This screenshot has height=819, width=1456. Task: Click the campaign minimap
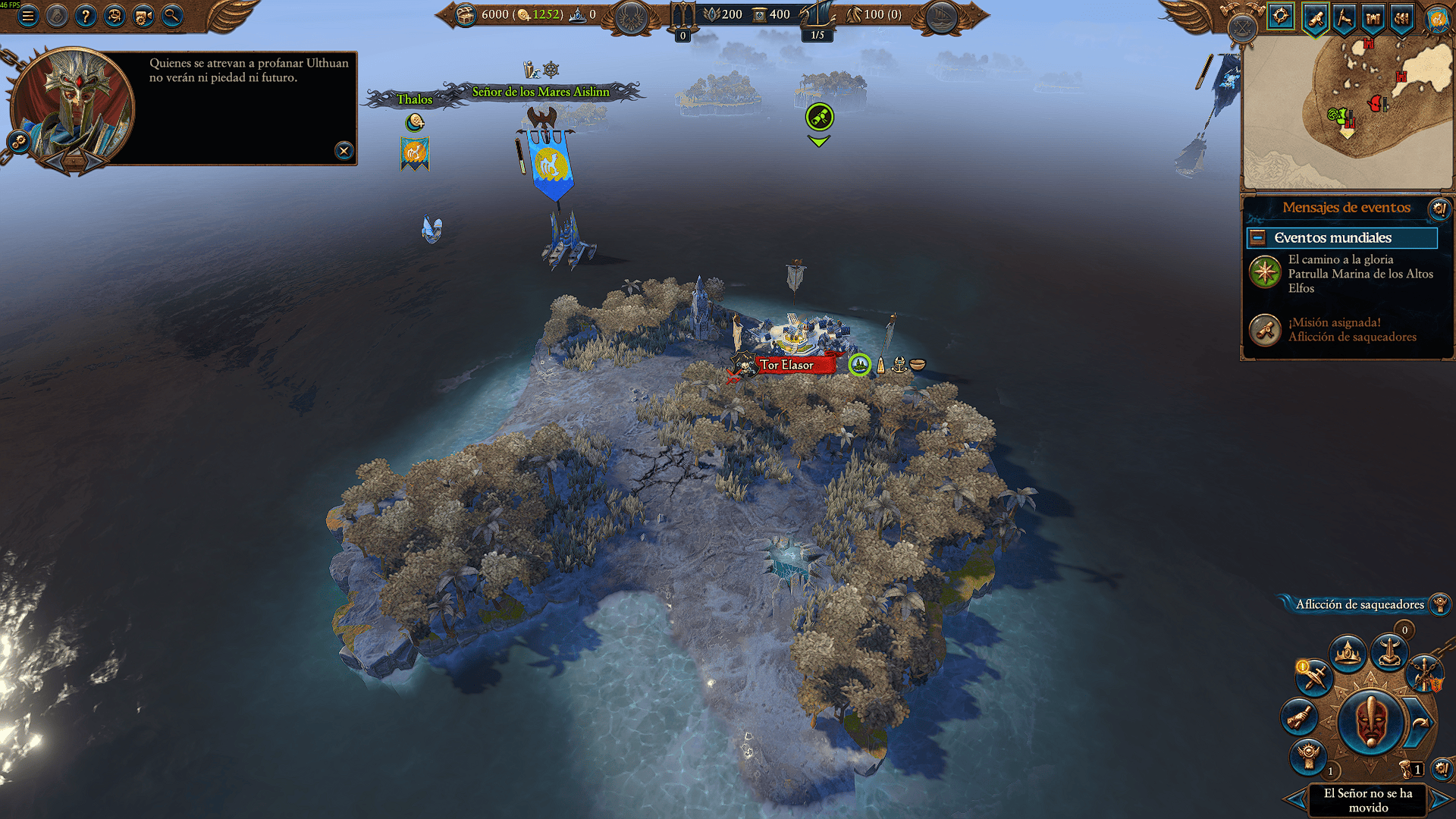[x=1347, y=114]
